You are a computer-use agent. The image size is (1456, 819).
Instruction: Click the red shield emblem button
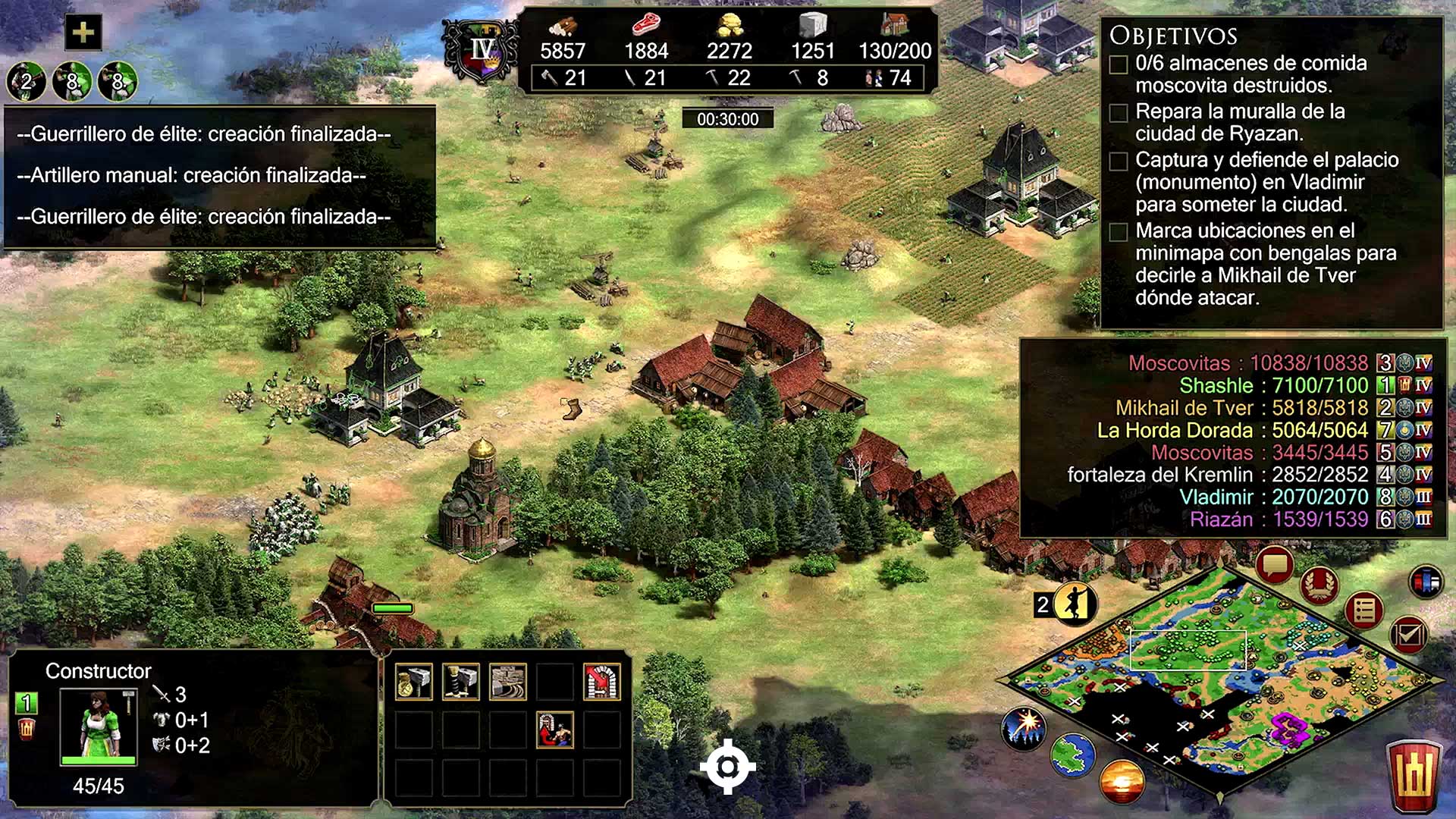1414,777
